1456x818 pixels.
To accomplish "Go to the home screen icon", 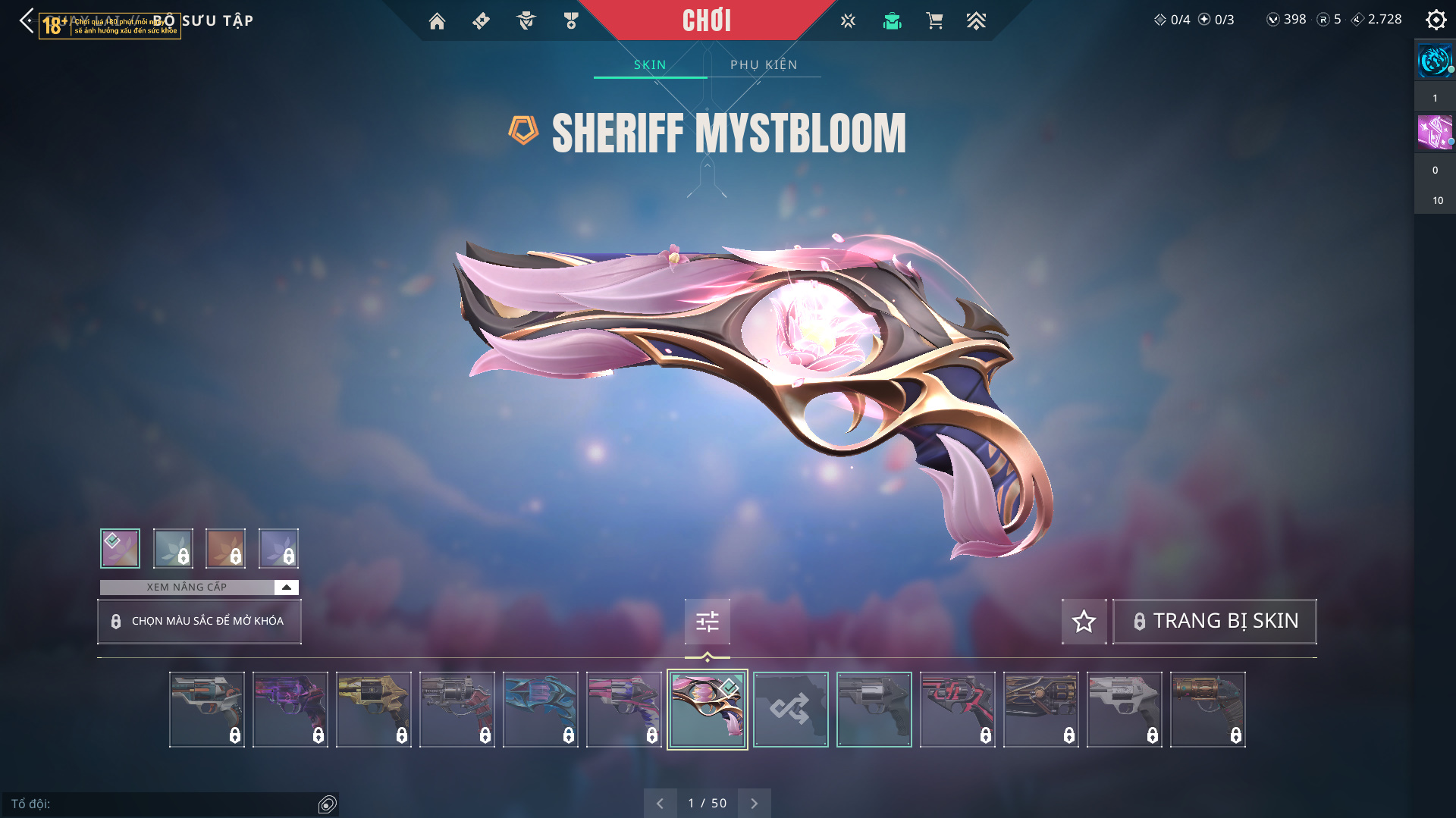I will [437, 21].
